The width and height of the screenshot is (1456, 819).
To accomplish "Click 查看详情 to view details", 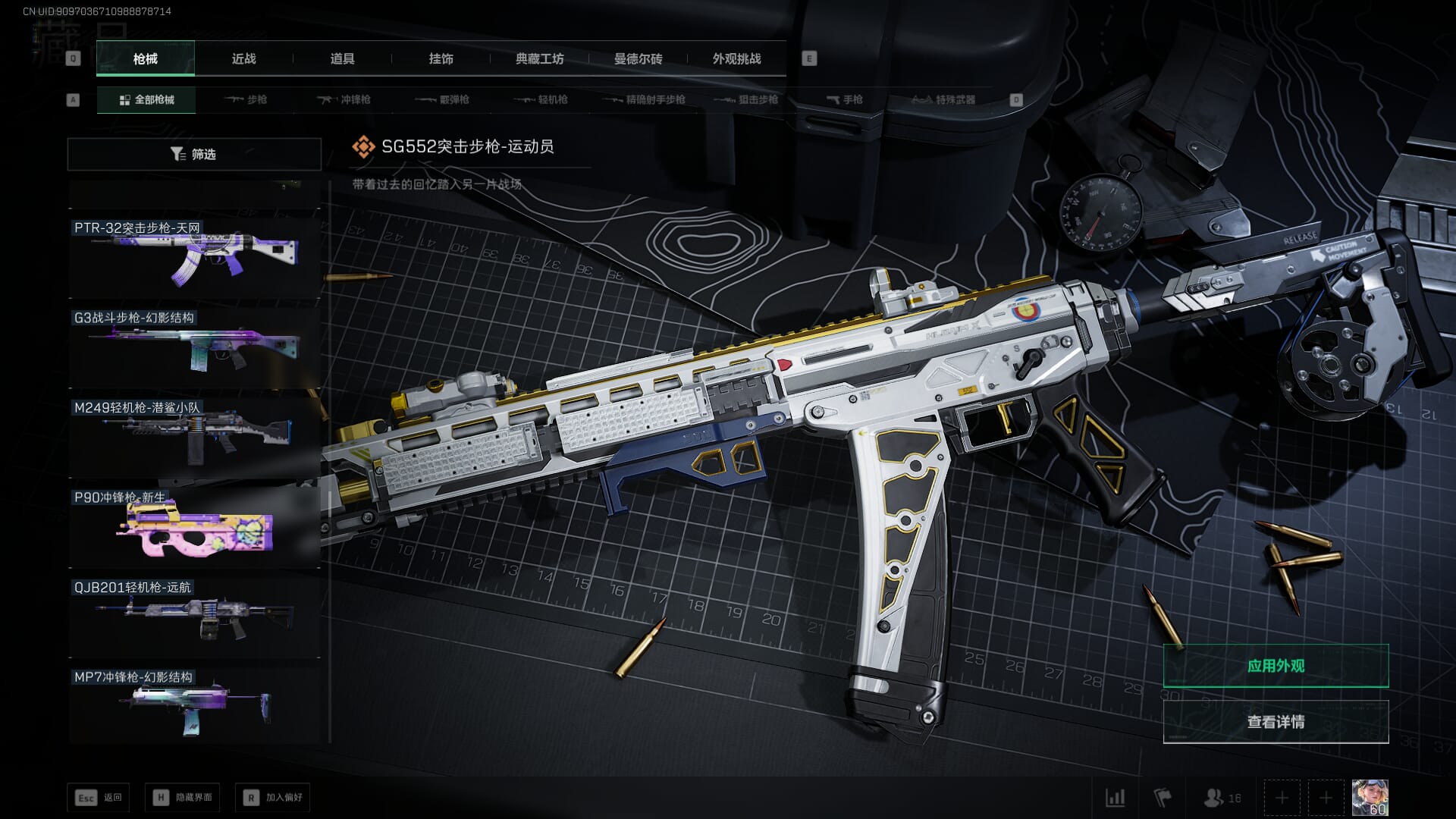I will coord(1276,722).
